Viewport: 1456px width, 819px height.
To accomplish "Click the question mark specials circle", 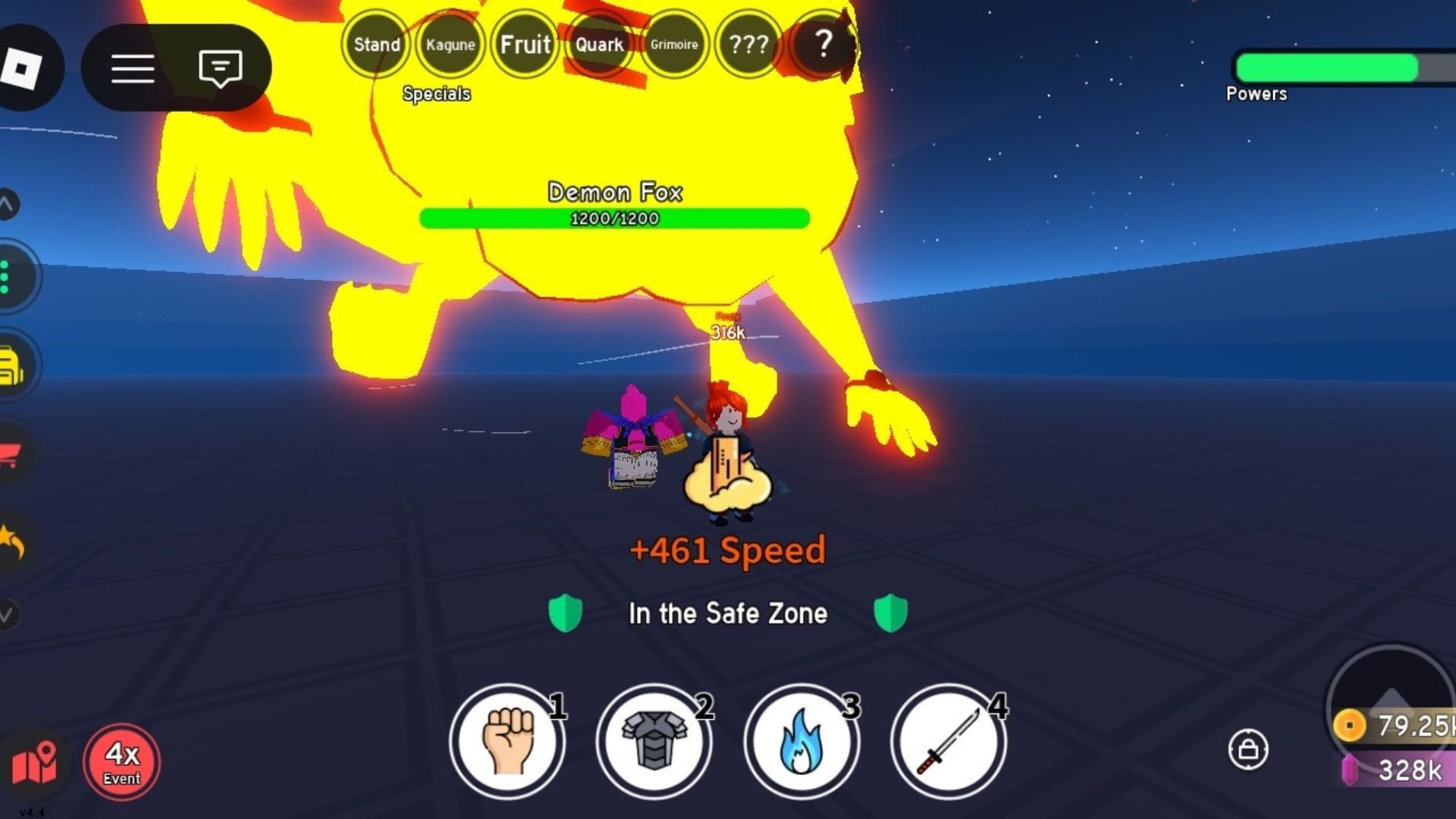I will [x=824, y=44].
